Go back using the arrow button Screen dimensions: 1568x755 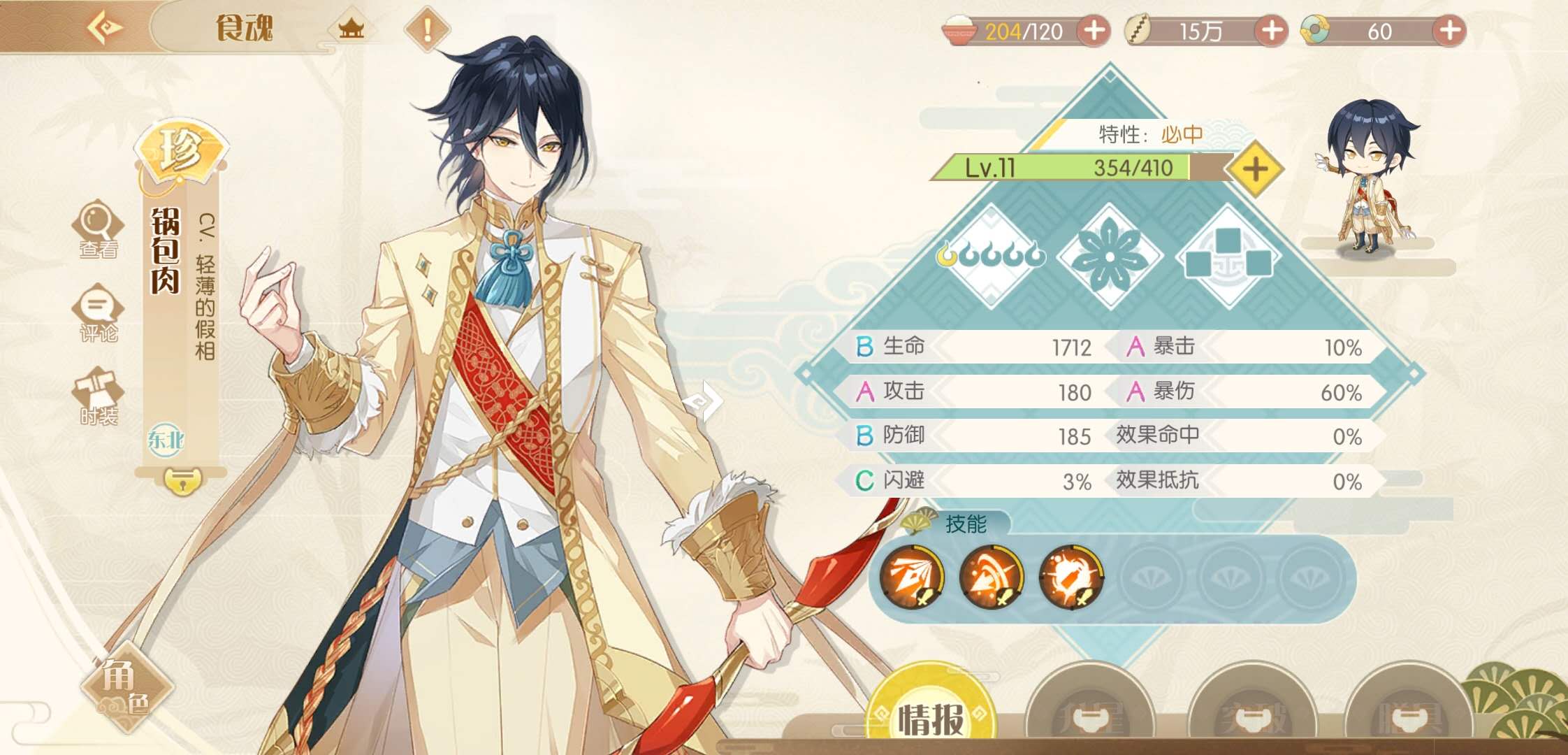tap(105, 28)
